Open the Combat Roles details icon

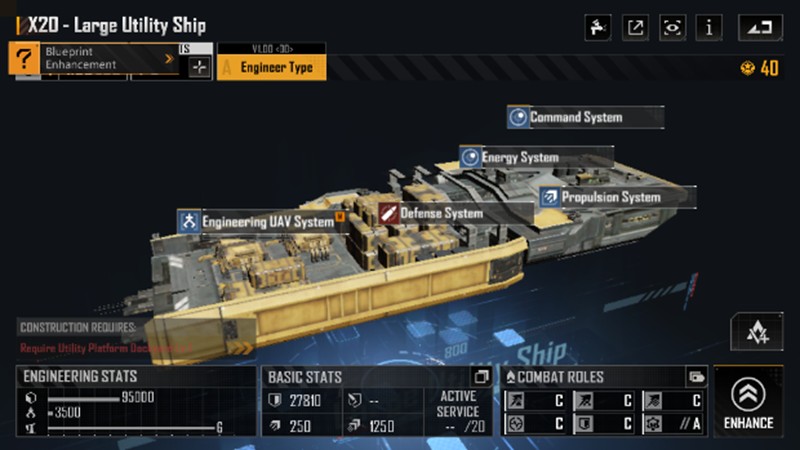coord(696,377)
